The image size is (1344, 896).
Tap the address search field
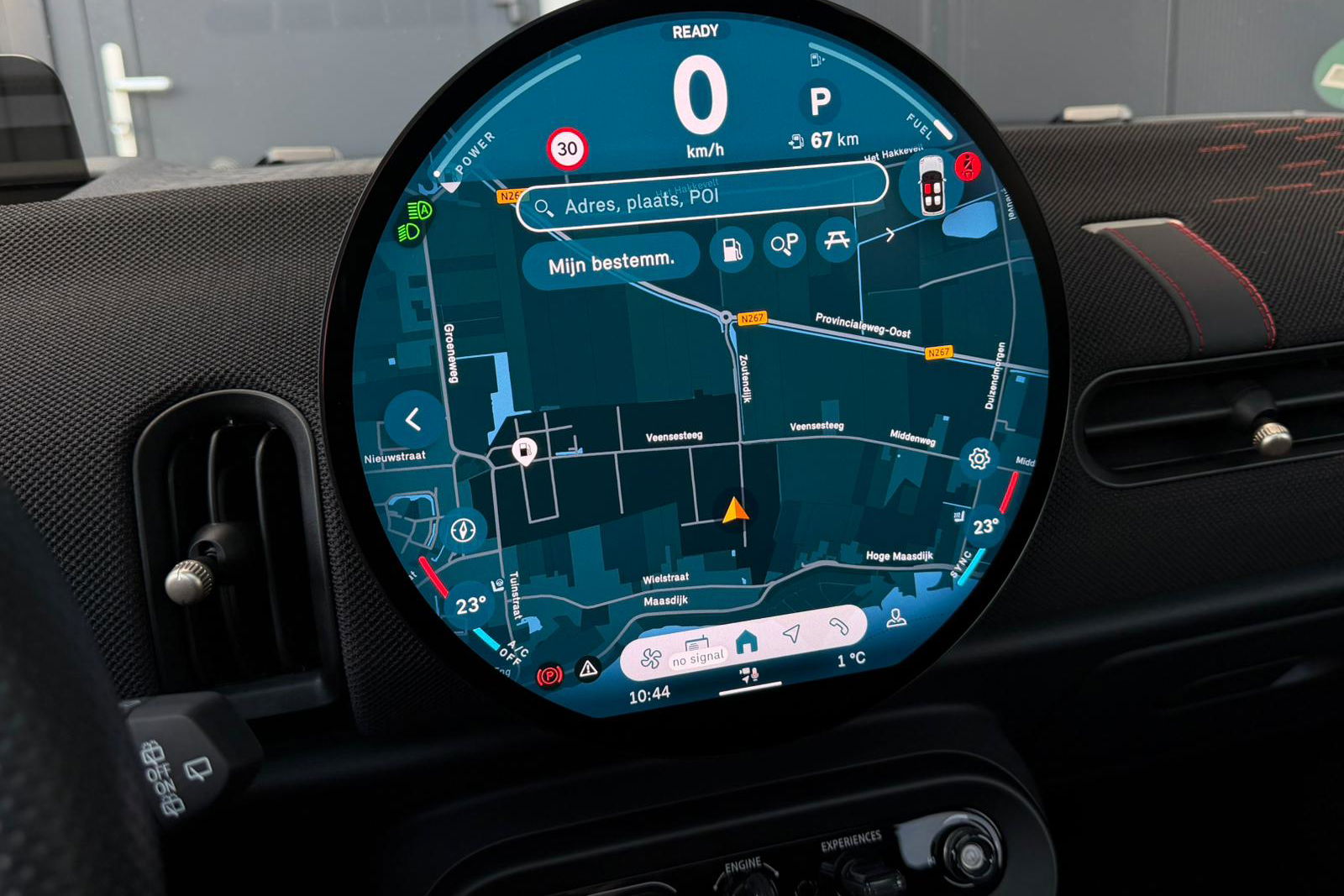point(701,198)
